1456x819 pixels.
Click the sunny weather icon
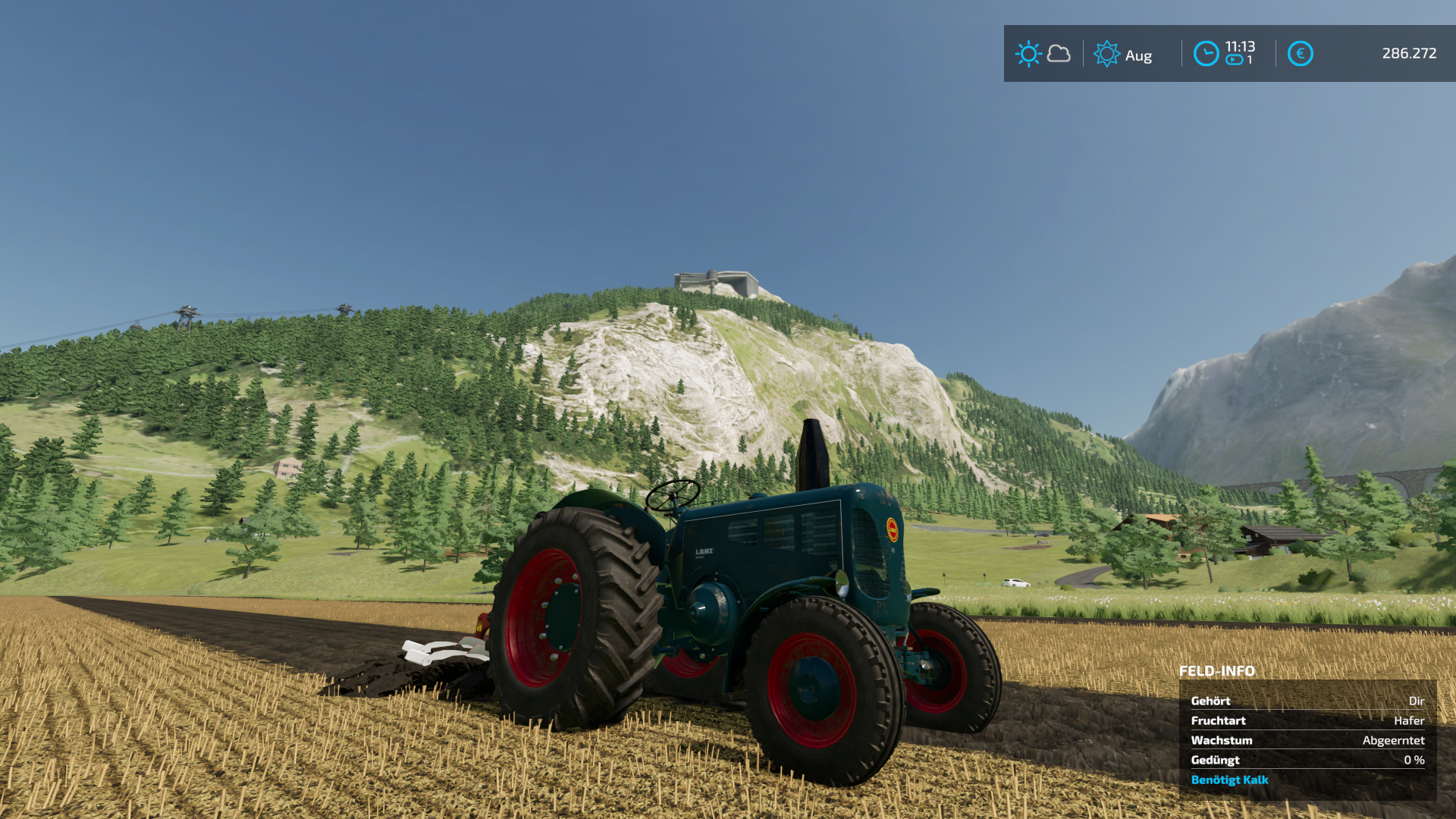pos(1028,54)
